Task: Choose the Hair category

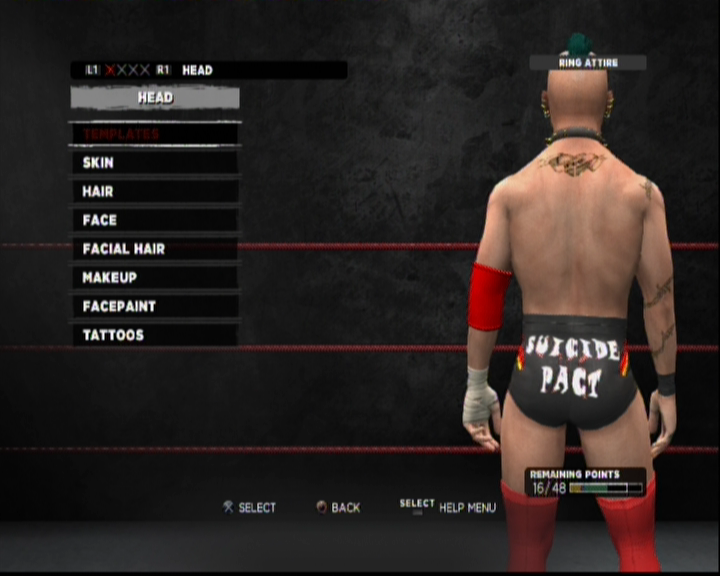Action: pos(154,191)
